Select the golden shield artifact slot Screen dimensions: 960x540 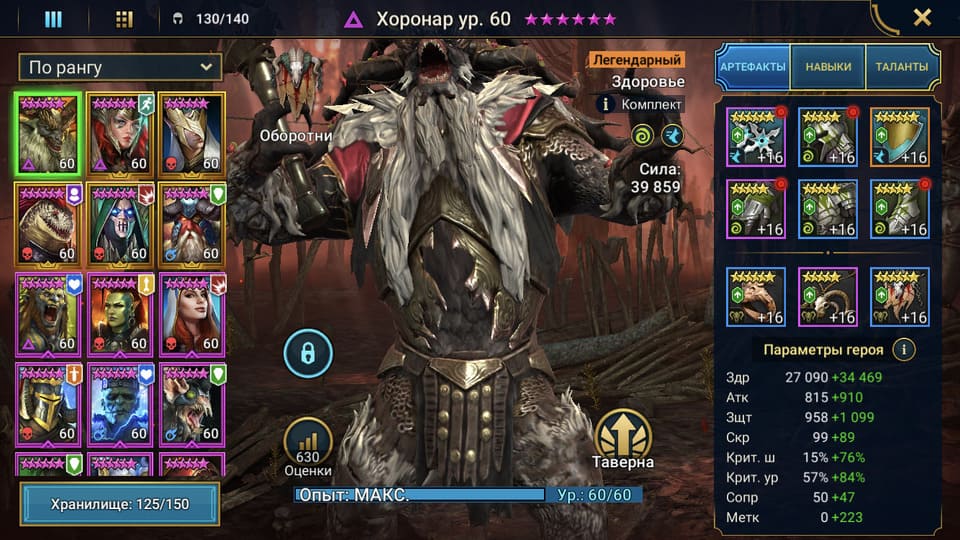point(900,137)
